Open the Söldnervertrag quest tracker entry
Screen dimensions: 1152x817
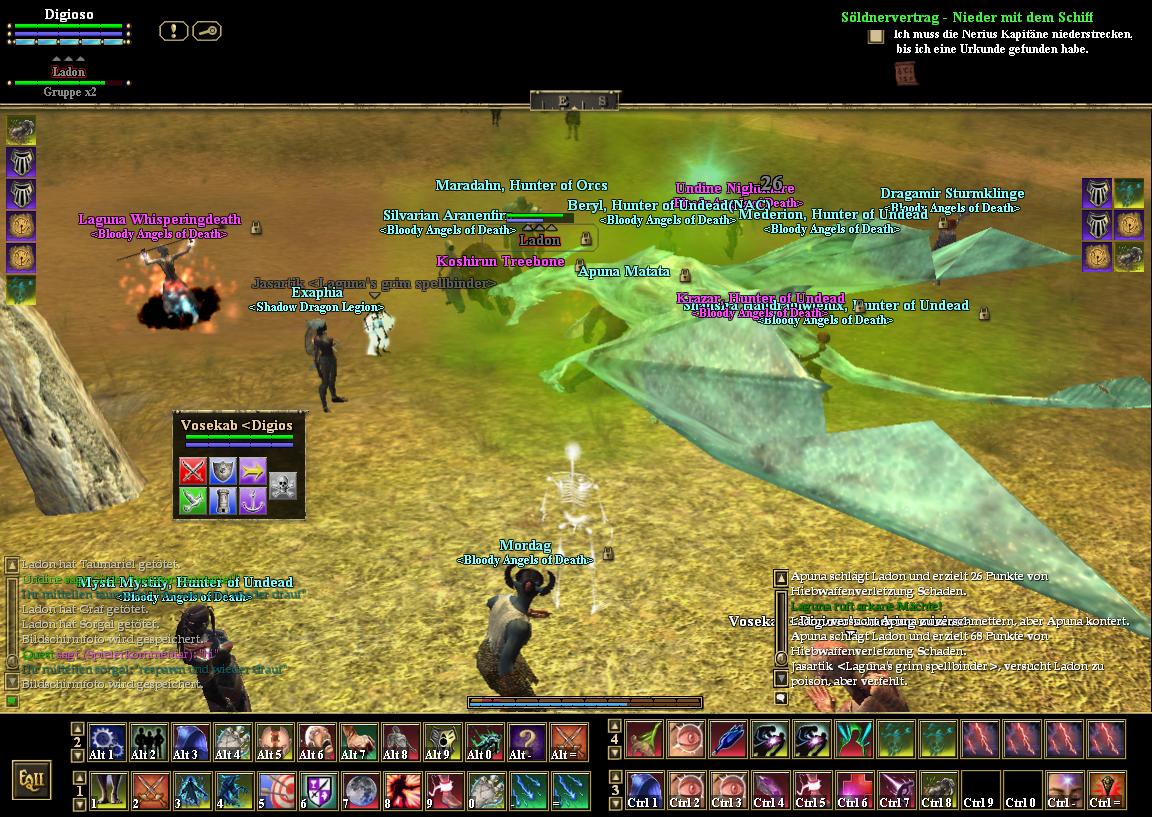coord(966,17)
